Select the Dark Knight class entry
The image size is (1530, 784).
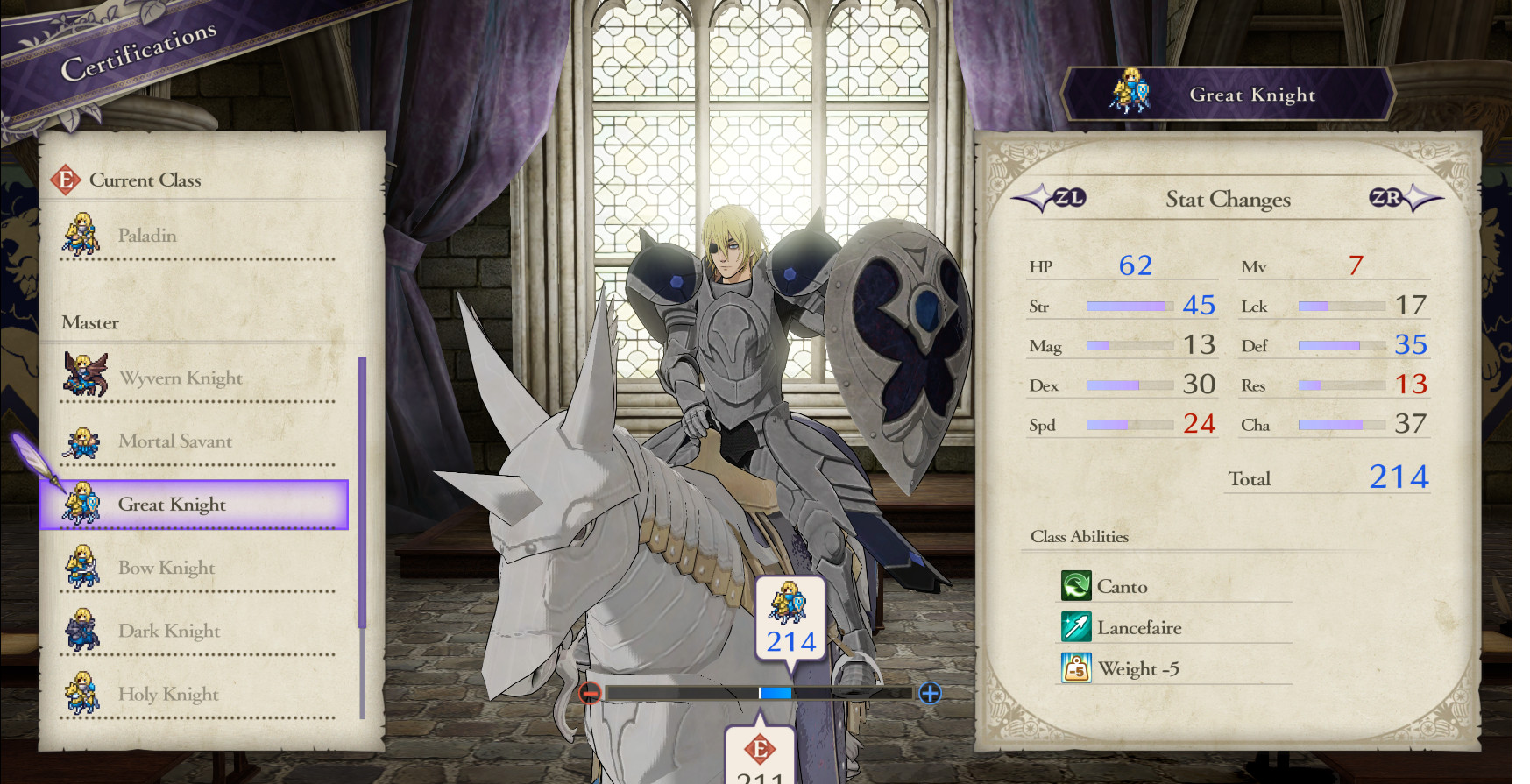(168, 630)
